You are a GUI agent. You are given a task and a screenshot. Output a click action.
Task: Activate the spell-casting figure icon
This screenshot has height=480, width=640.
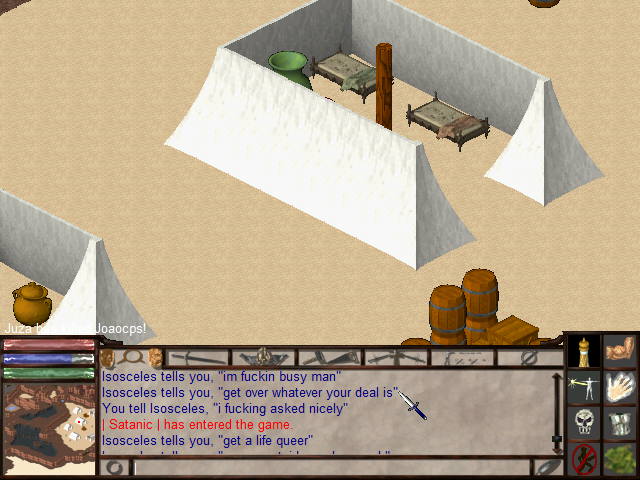[x=584, y=387]
